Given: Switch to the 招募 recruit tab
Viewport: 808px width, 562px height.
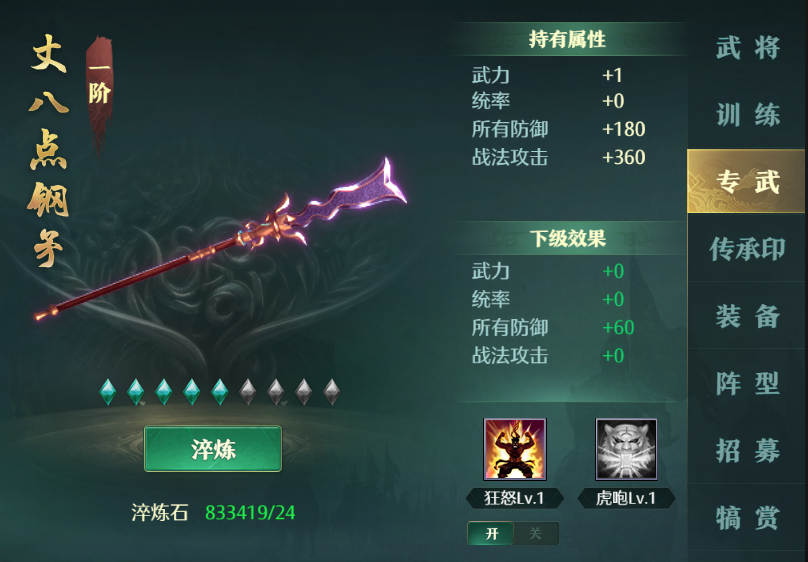Looking at the screenshot, I should click(x=747, y=450).
